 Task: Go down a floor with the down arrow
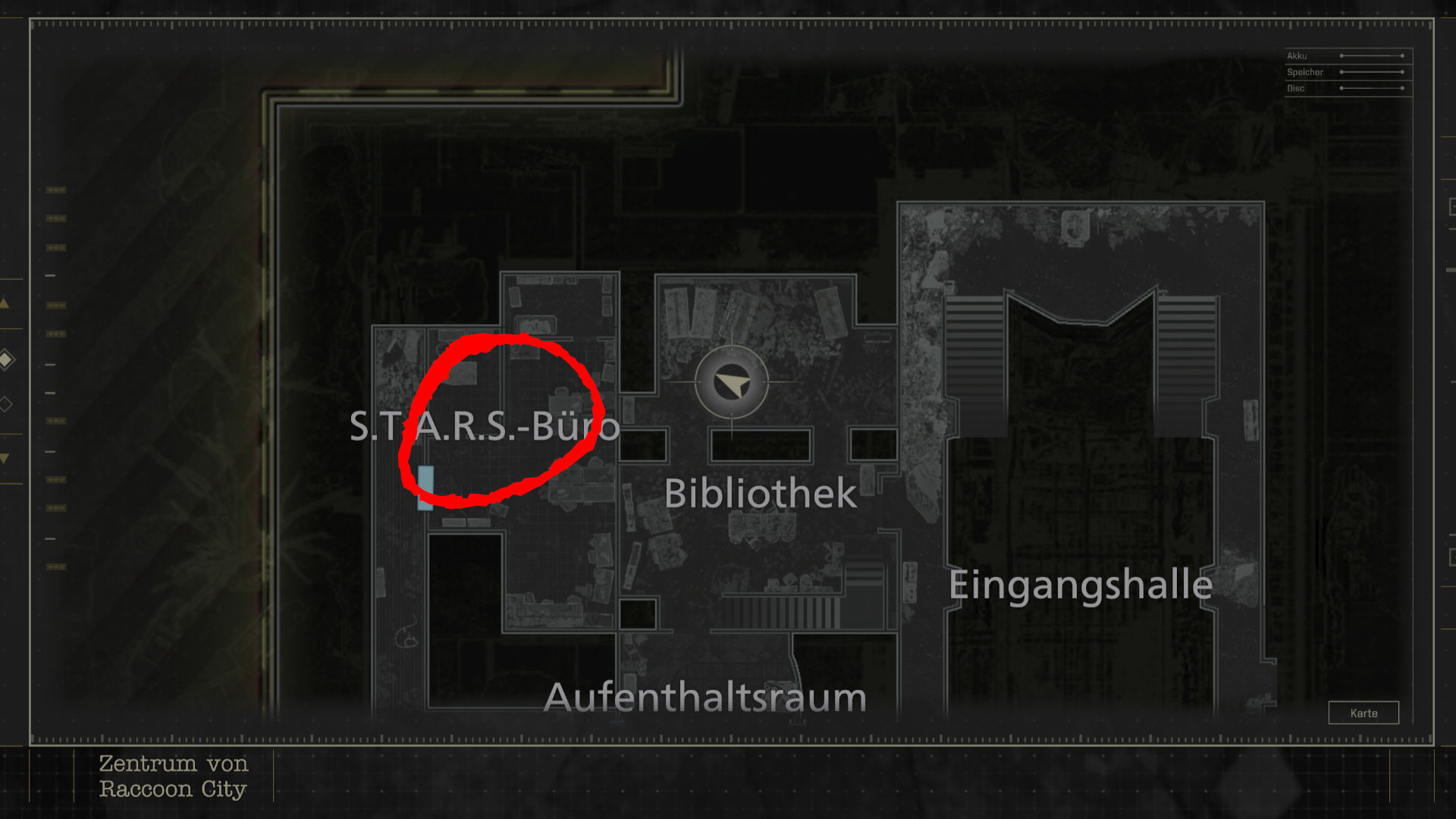click(x=5, y=458)
